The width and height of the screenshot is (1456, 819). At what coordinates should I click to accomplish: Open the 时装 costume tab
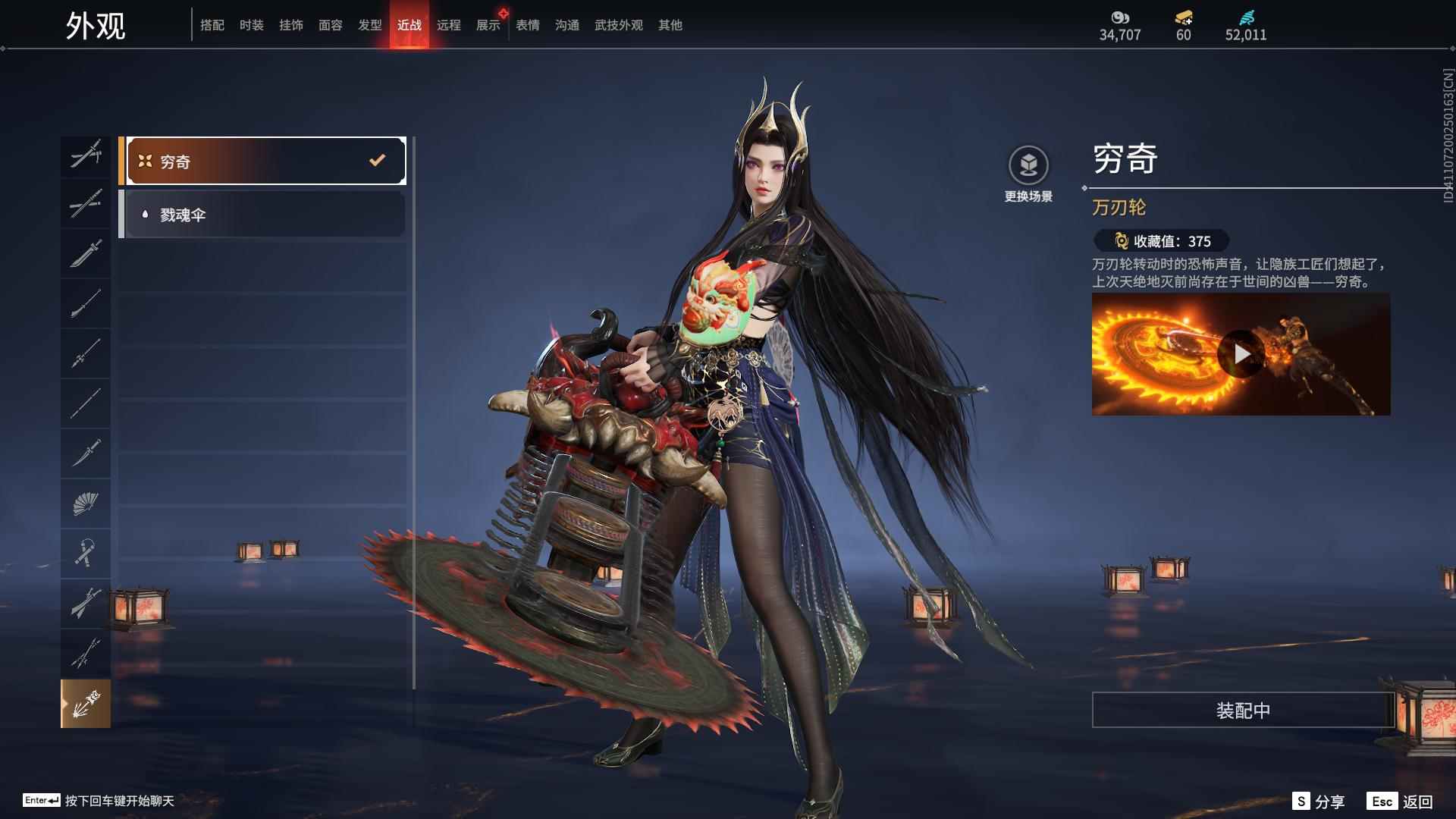point(252,25)
